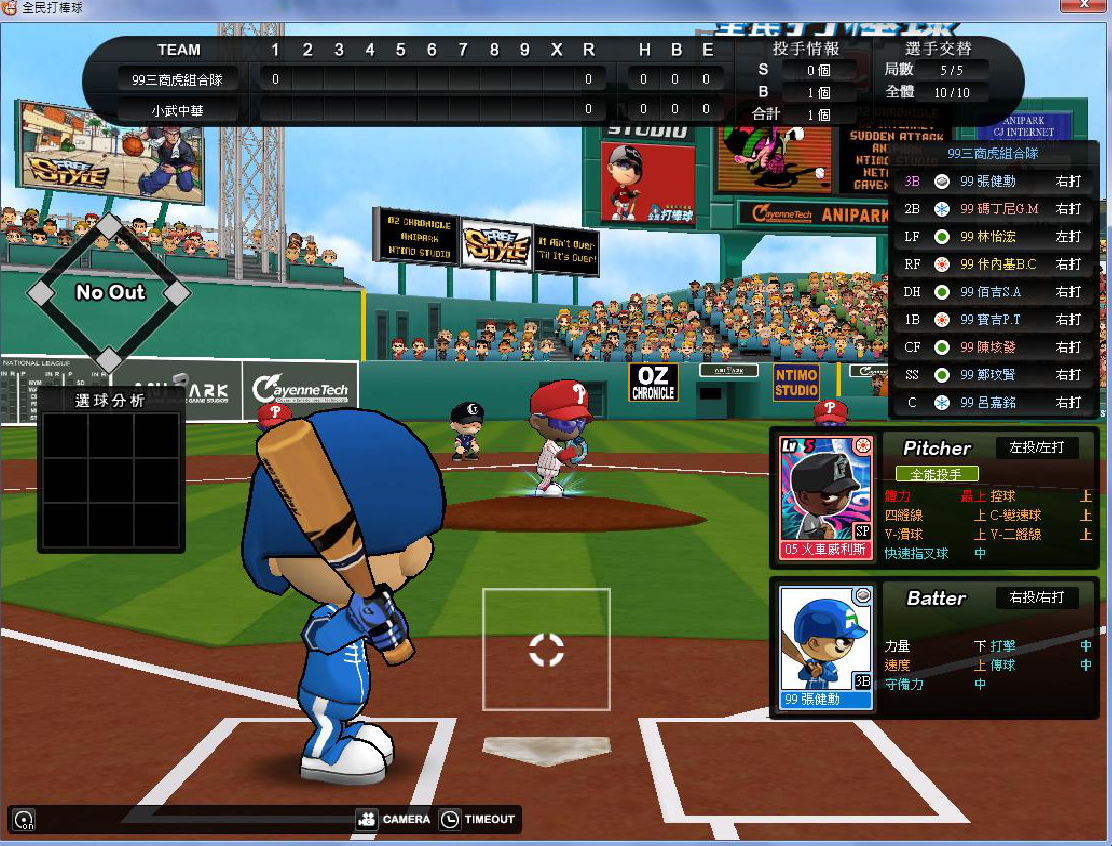Image resolution: width=1112 pixels, height=846 pixels.
Task: Select the 2B lineup row
Action: click(x=992, y=209)
